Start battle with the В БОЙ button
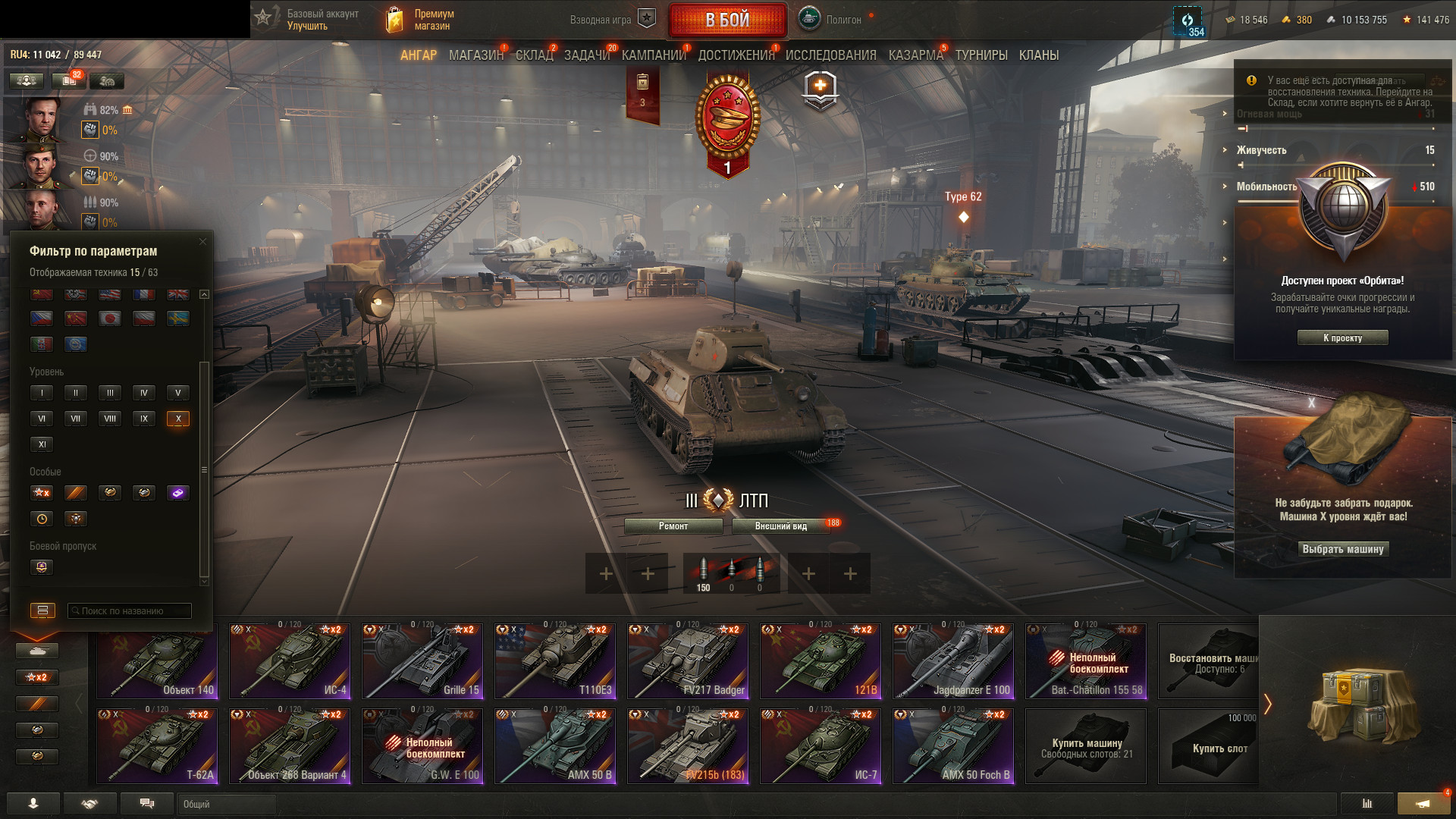 (727, 20)
